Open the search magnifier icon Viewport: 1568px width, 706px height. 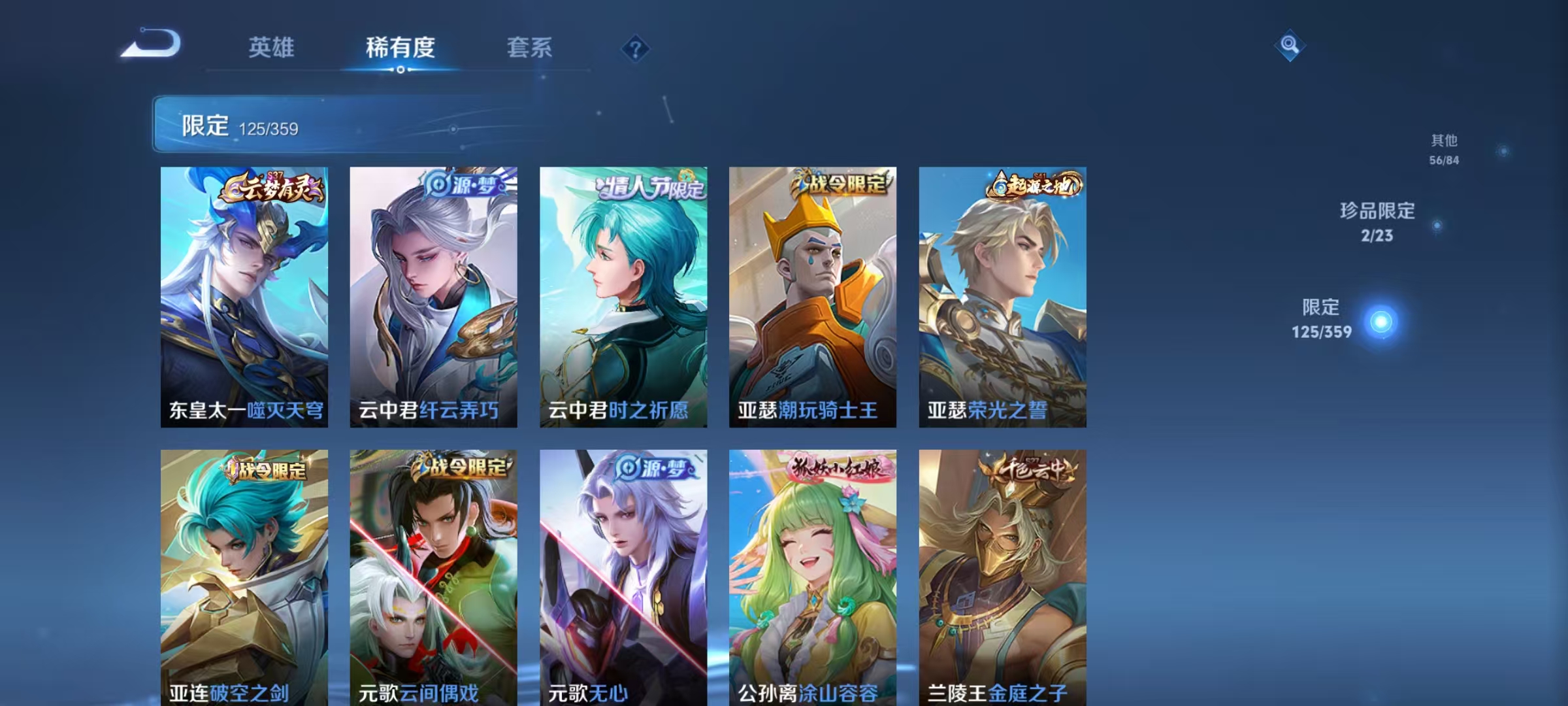[x=1290, y=46]
